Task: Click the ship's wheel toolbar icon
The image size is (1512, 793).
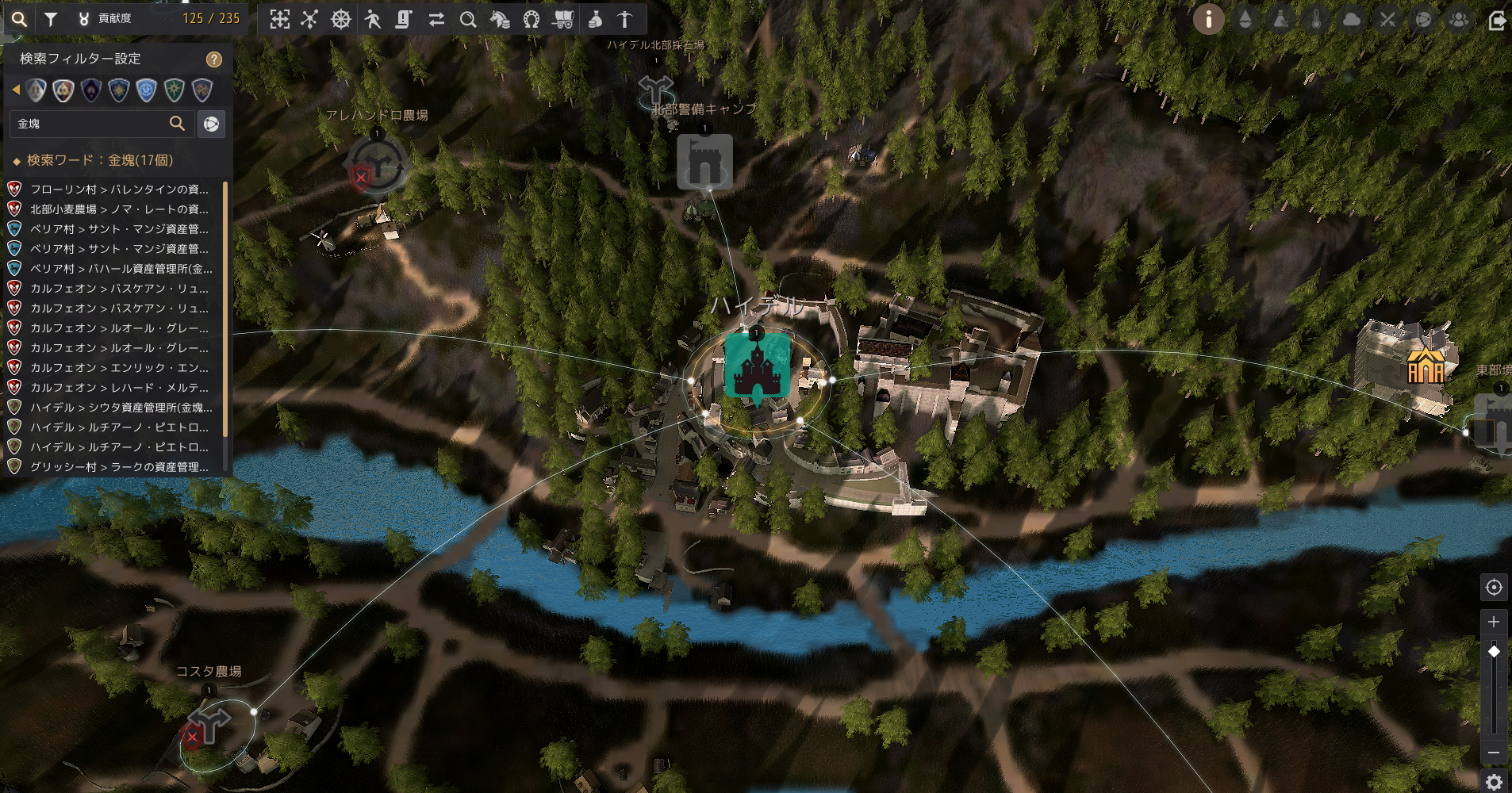Action: point(341,19)
